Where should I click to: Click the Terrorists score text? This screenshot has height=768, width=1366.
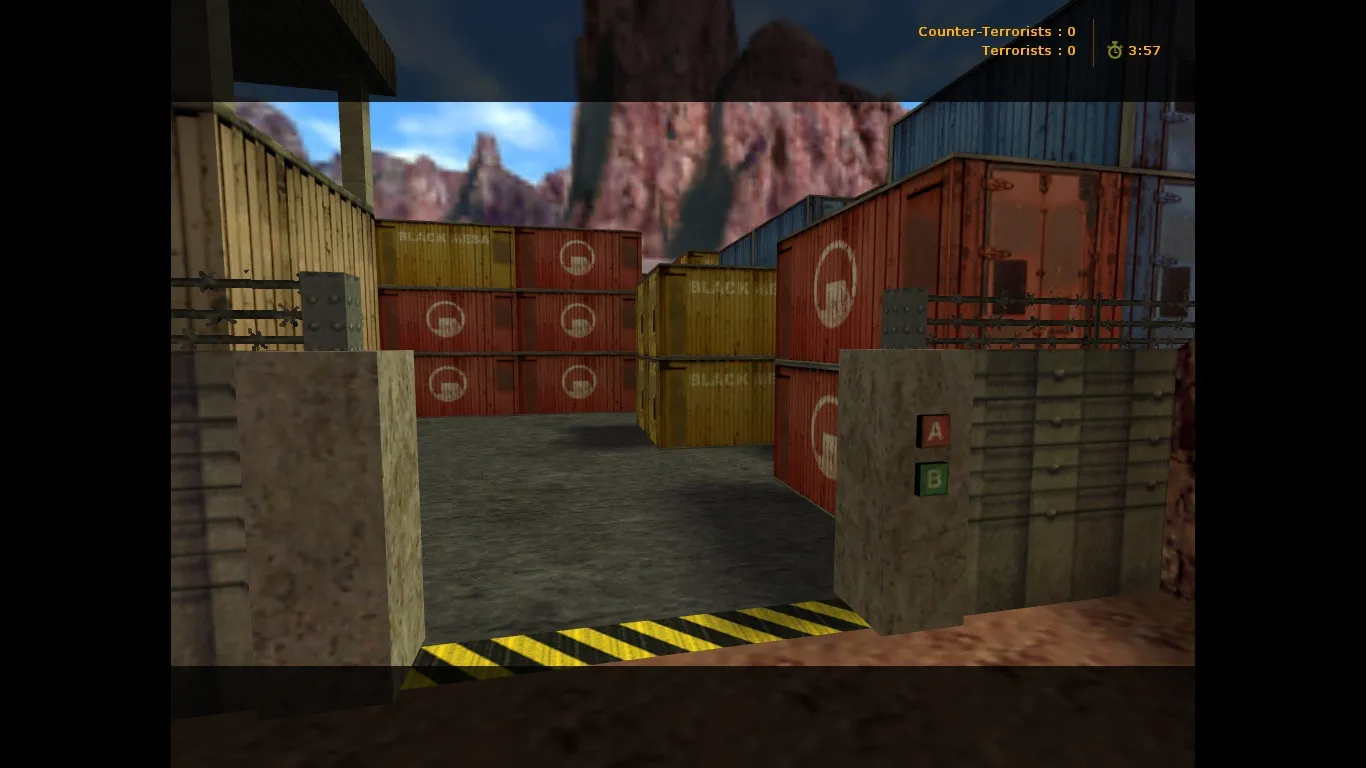(1028, 50)
